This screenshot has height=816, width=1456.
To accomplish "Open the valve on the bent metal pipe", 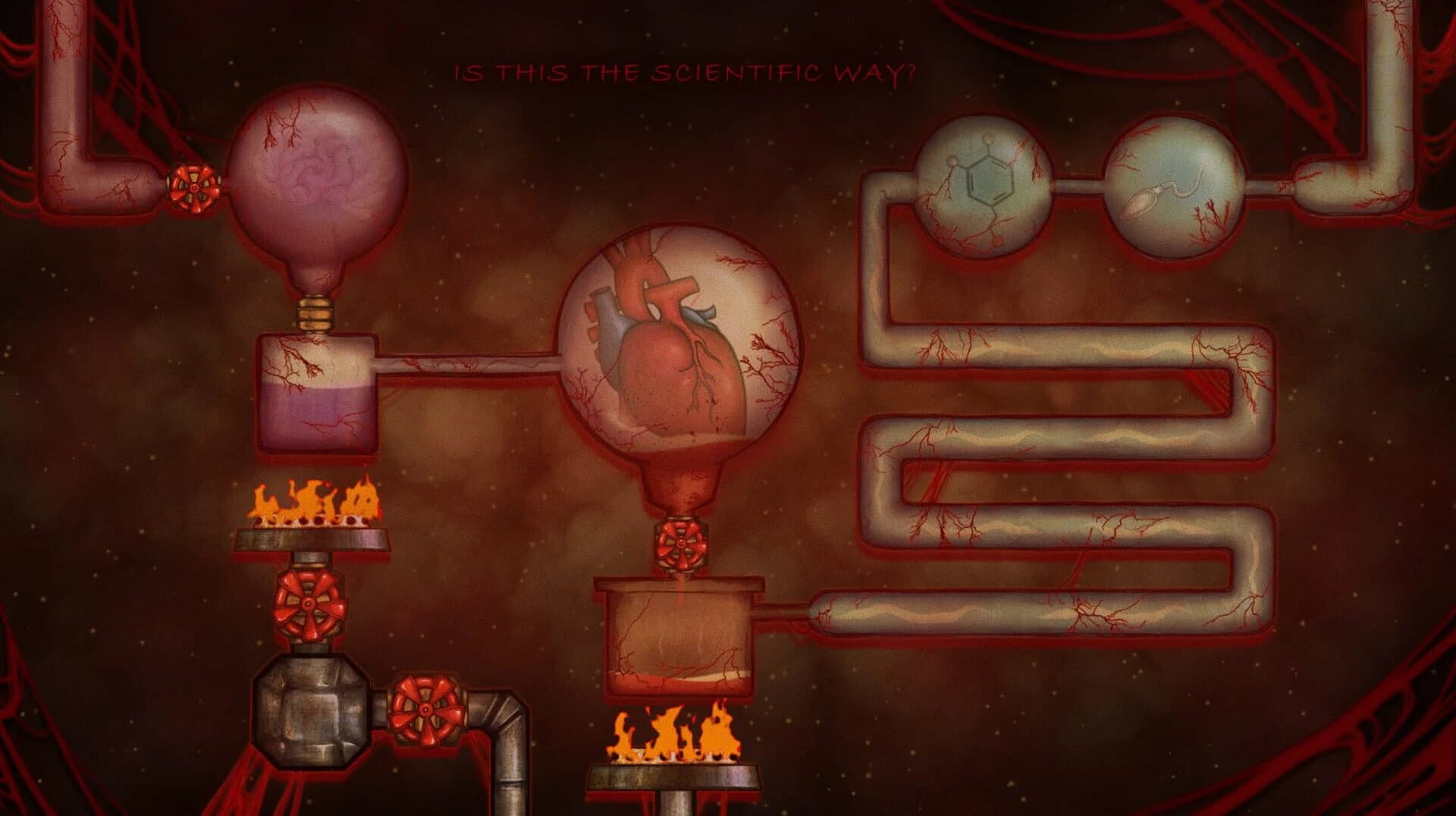I will 425,710.
